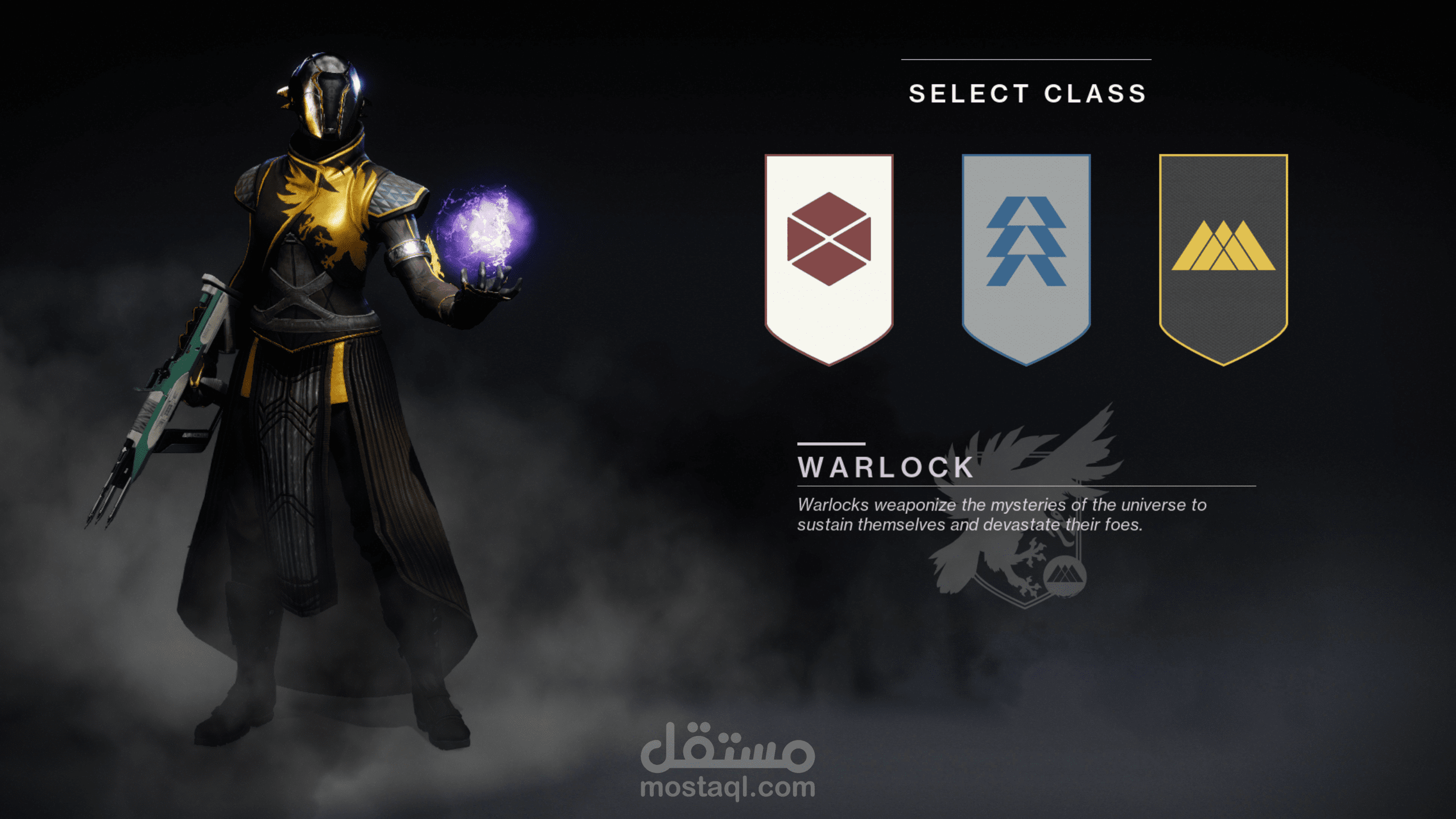Image resolution: width=1456 pixels, height=819 pixels.
Task: Choose the blue Hunter class banner
Action: tap(1026, 256)
